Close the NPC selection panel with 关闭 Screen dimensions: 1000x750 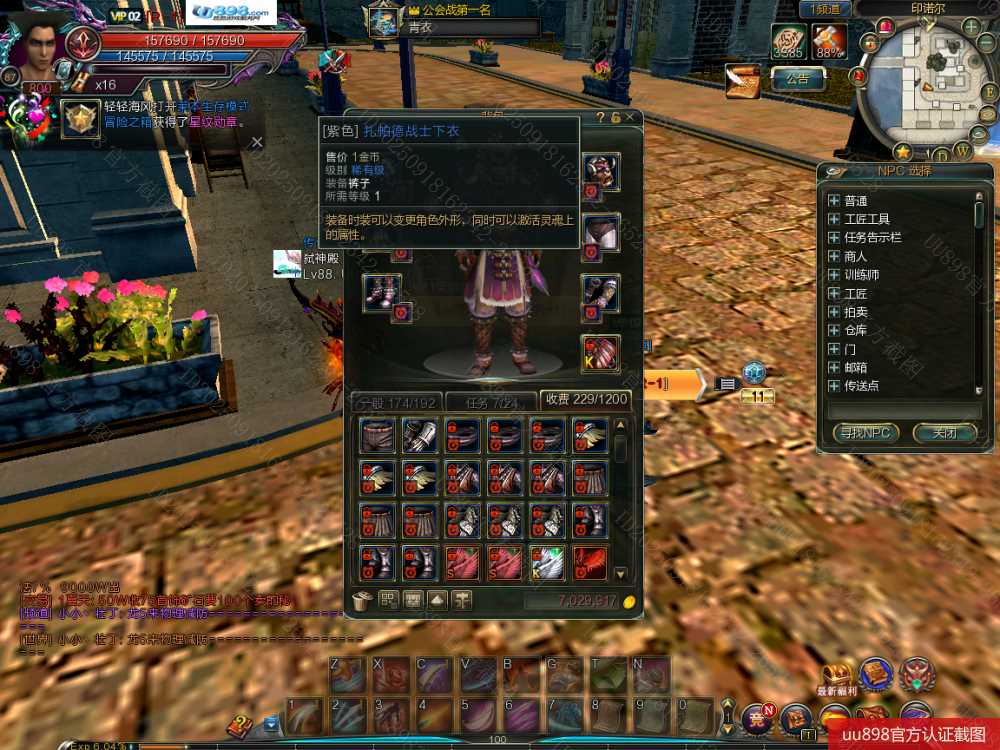pos(944,433)
